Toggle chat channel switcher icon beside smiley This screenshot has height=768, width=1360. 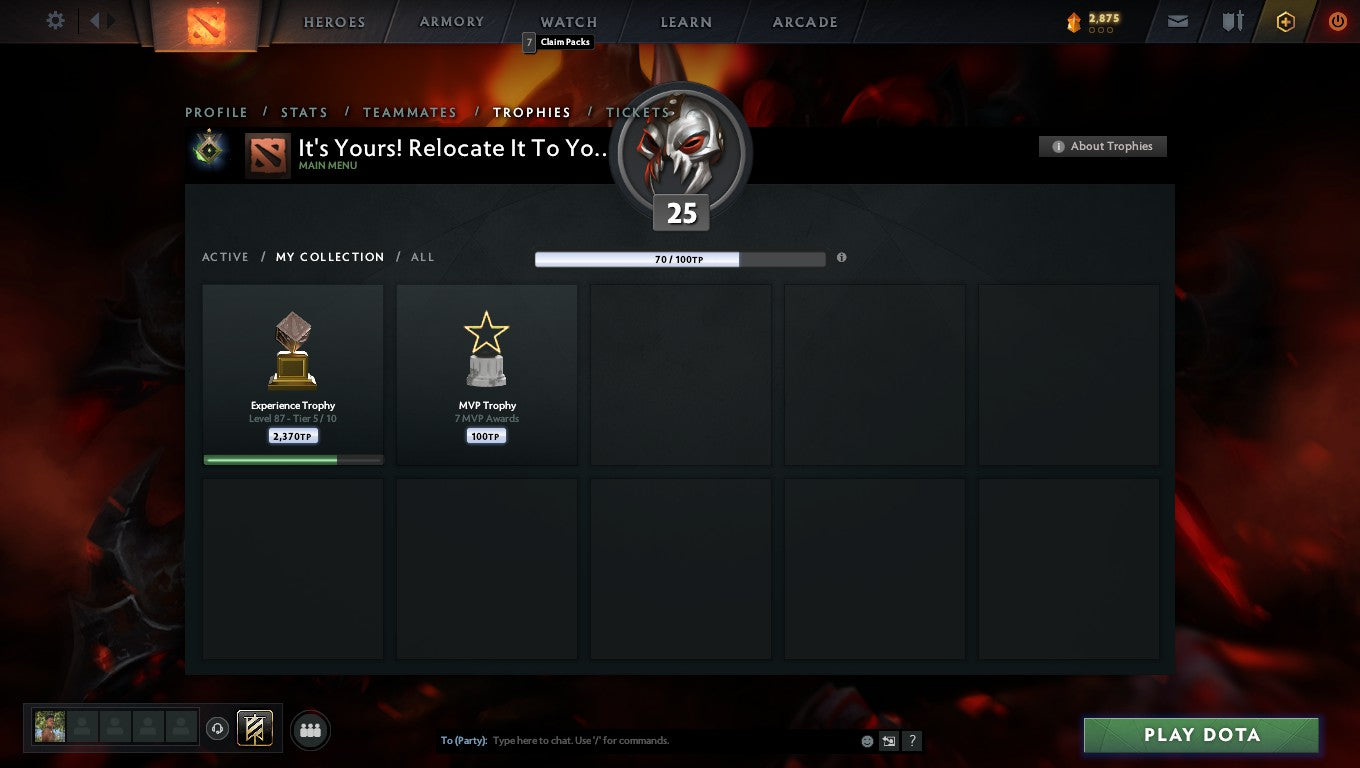pos(888,740)
